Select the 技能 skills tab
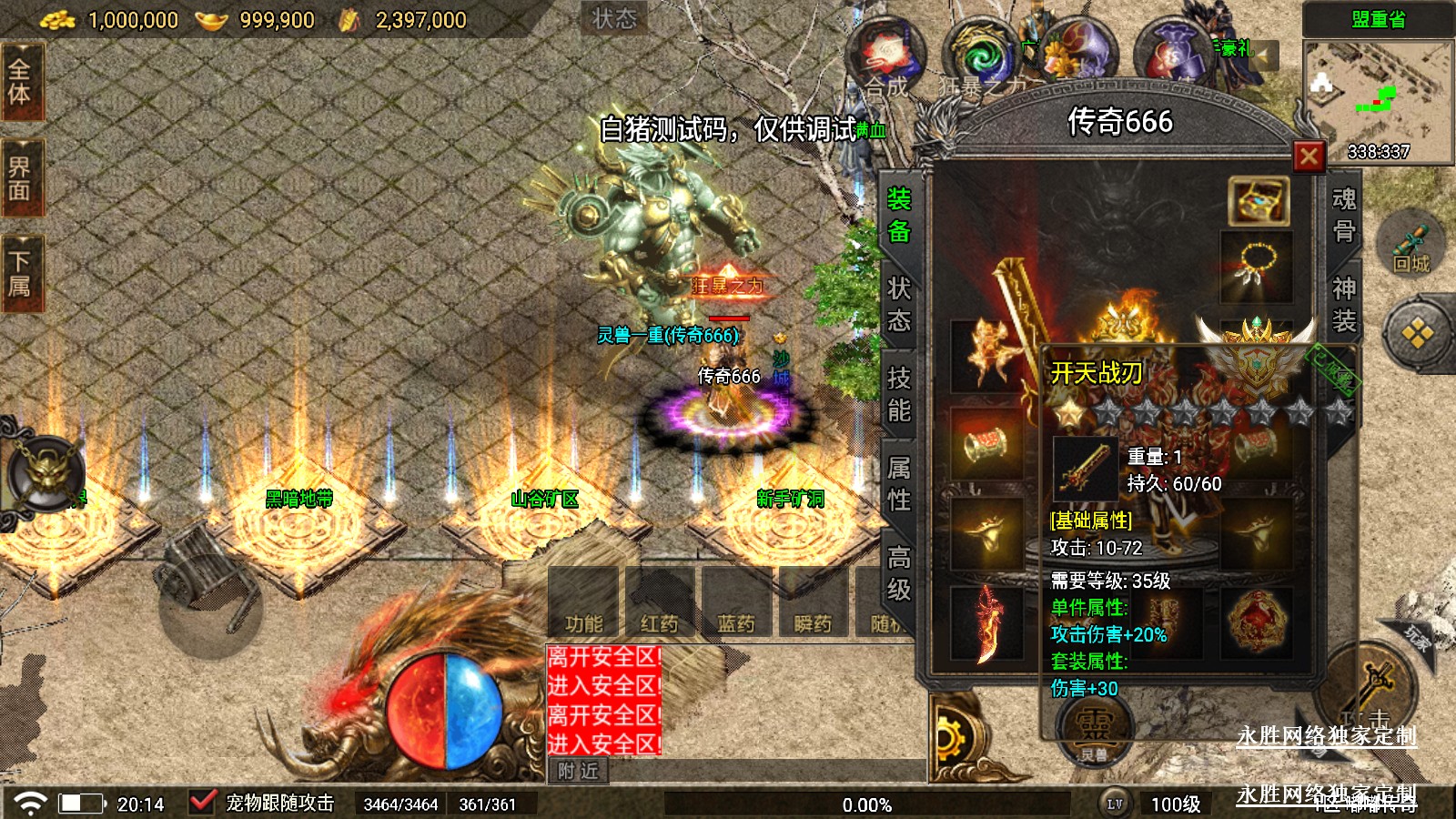Image resolution: width=1456 pixels, height=819 pixels. coord(899,394)
